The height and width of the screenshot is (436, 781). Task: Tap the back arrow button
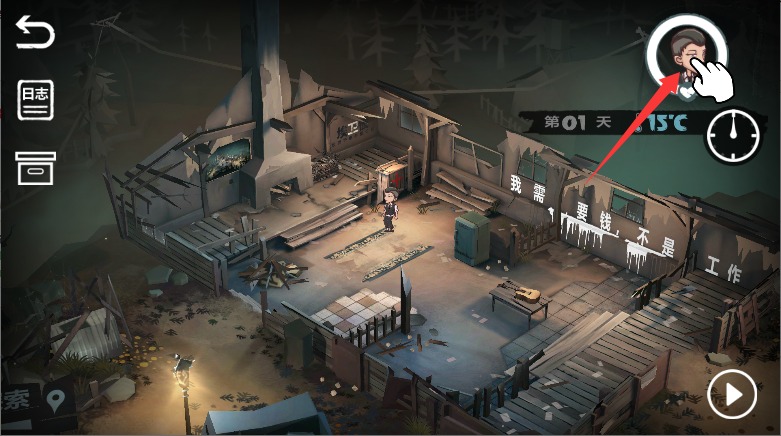(x=35, y=35)
